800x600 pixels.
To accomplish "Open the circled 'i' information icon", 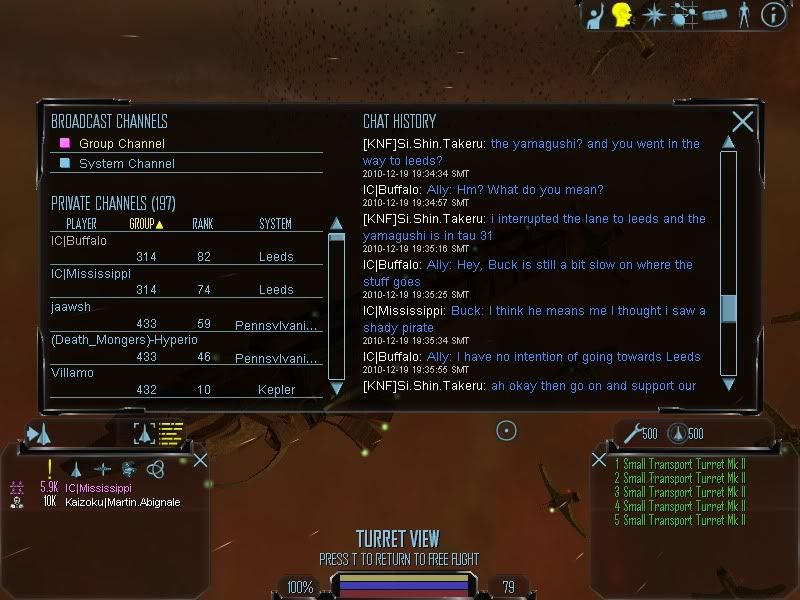I will tap(773, 14).
